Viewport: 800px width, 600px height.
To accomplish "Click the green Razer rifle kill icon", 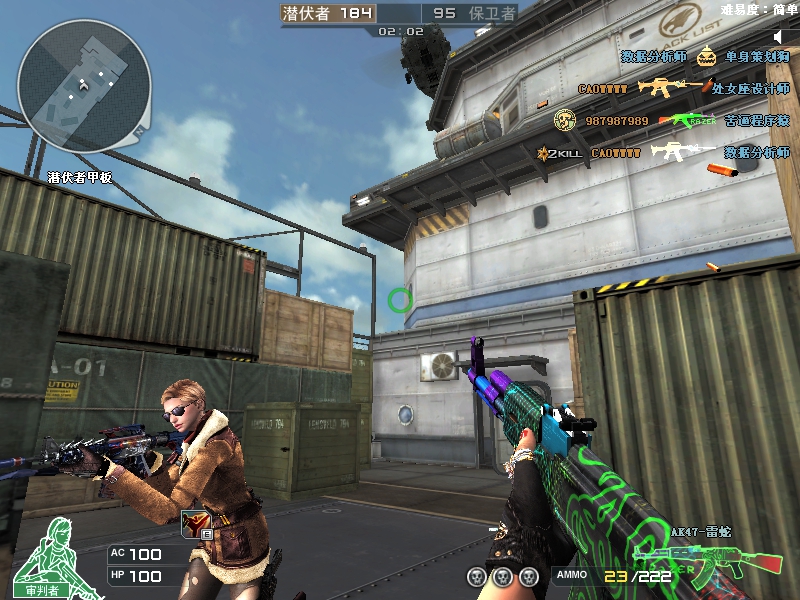I will click(x=690, y=121).
